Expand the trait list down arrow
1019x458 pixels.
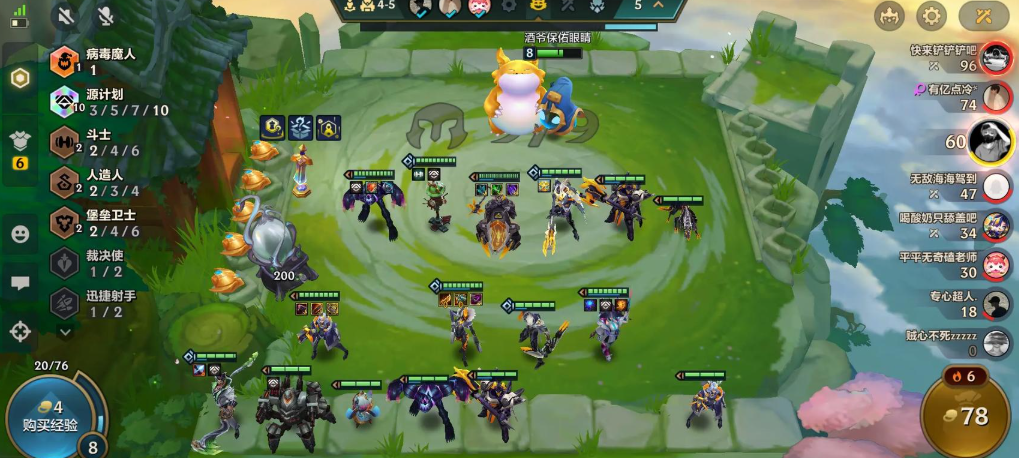pos(66,331)
